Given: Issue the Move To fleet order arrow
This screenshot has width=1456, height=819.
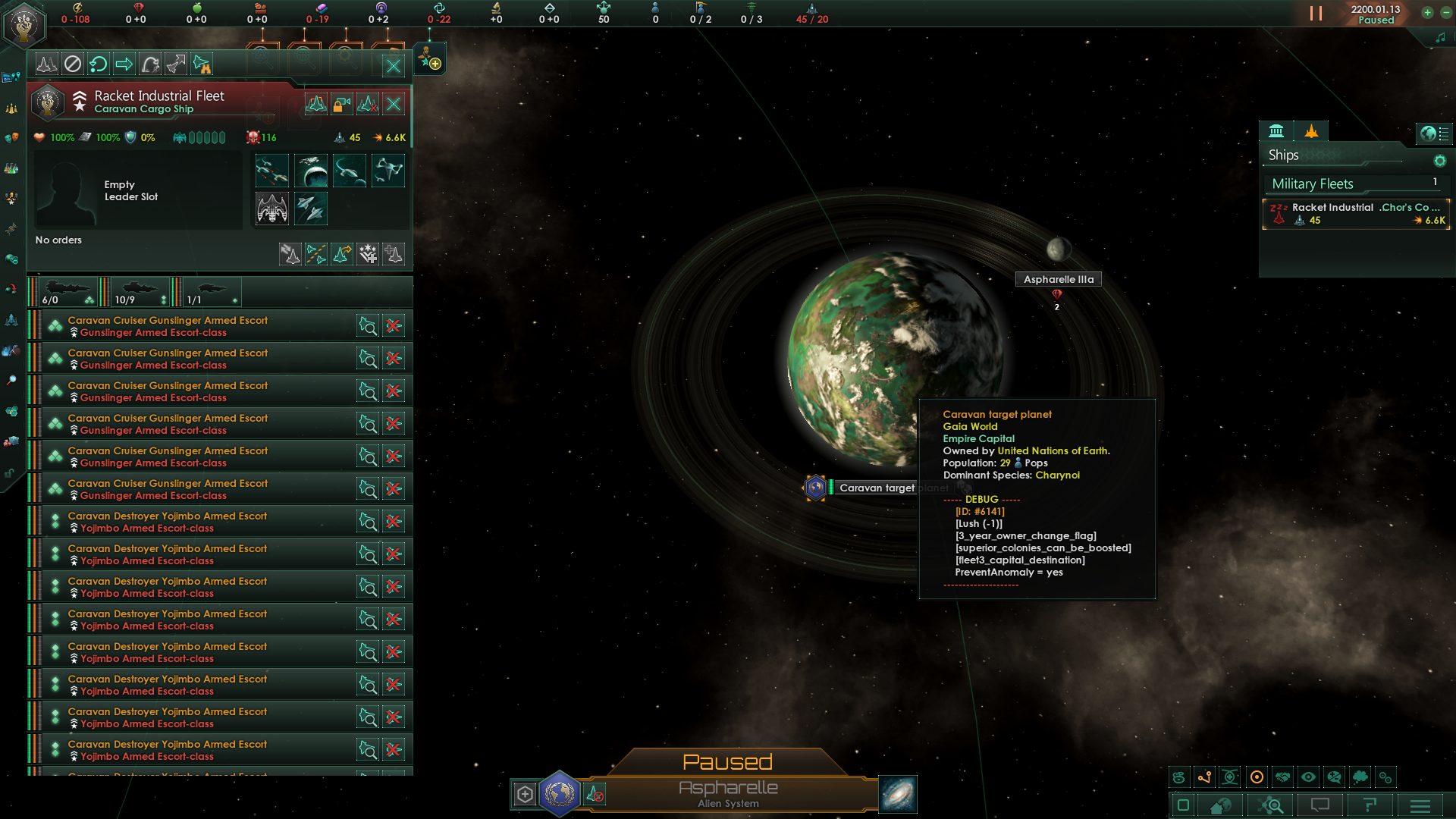Looking at the screenshot, I should click(124, 64).
